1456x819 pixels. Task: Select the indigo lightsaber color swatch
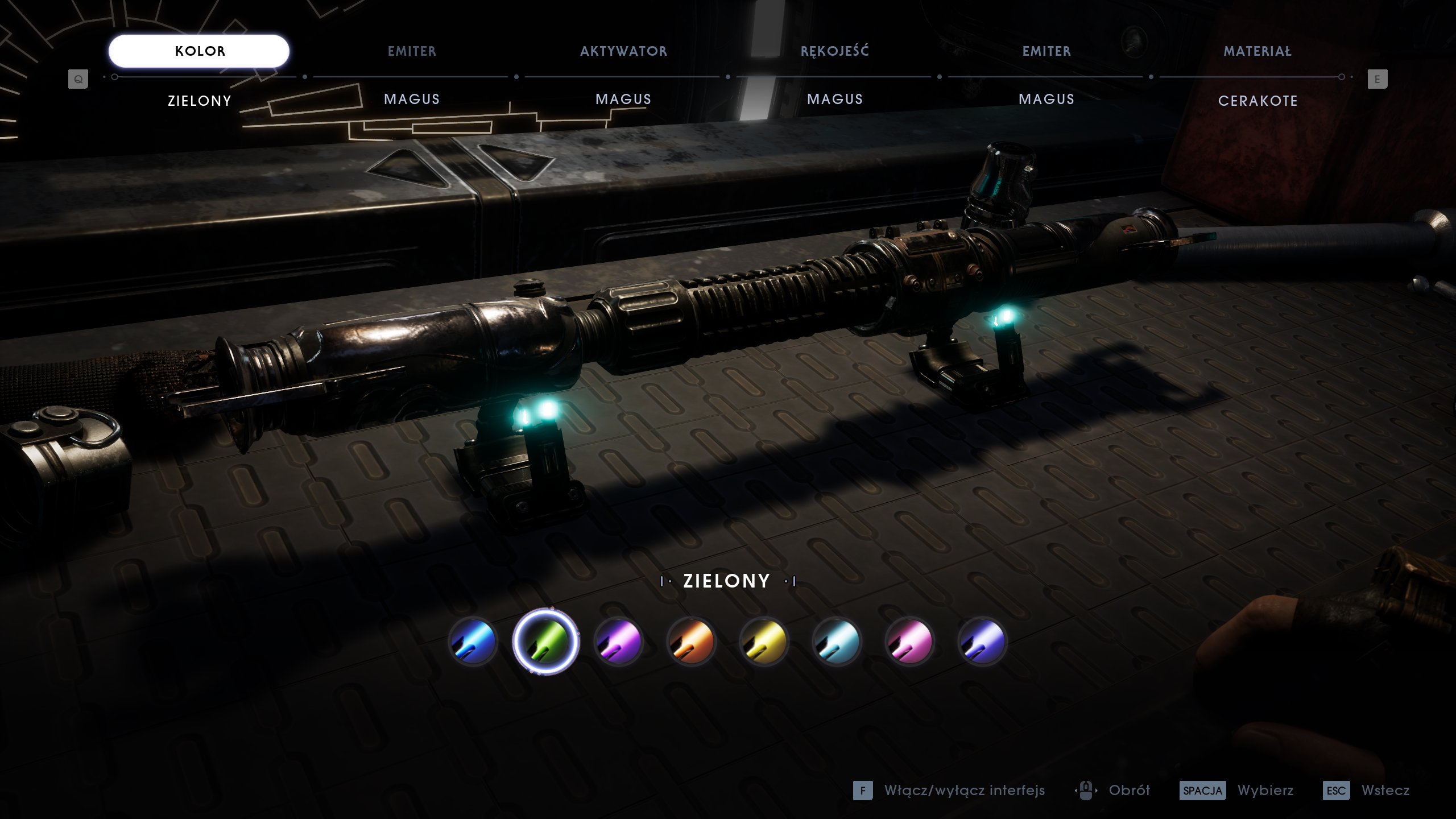tap(982, 642)
